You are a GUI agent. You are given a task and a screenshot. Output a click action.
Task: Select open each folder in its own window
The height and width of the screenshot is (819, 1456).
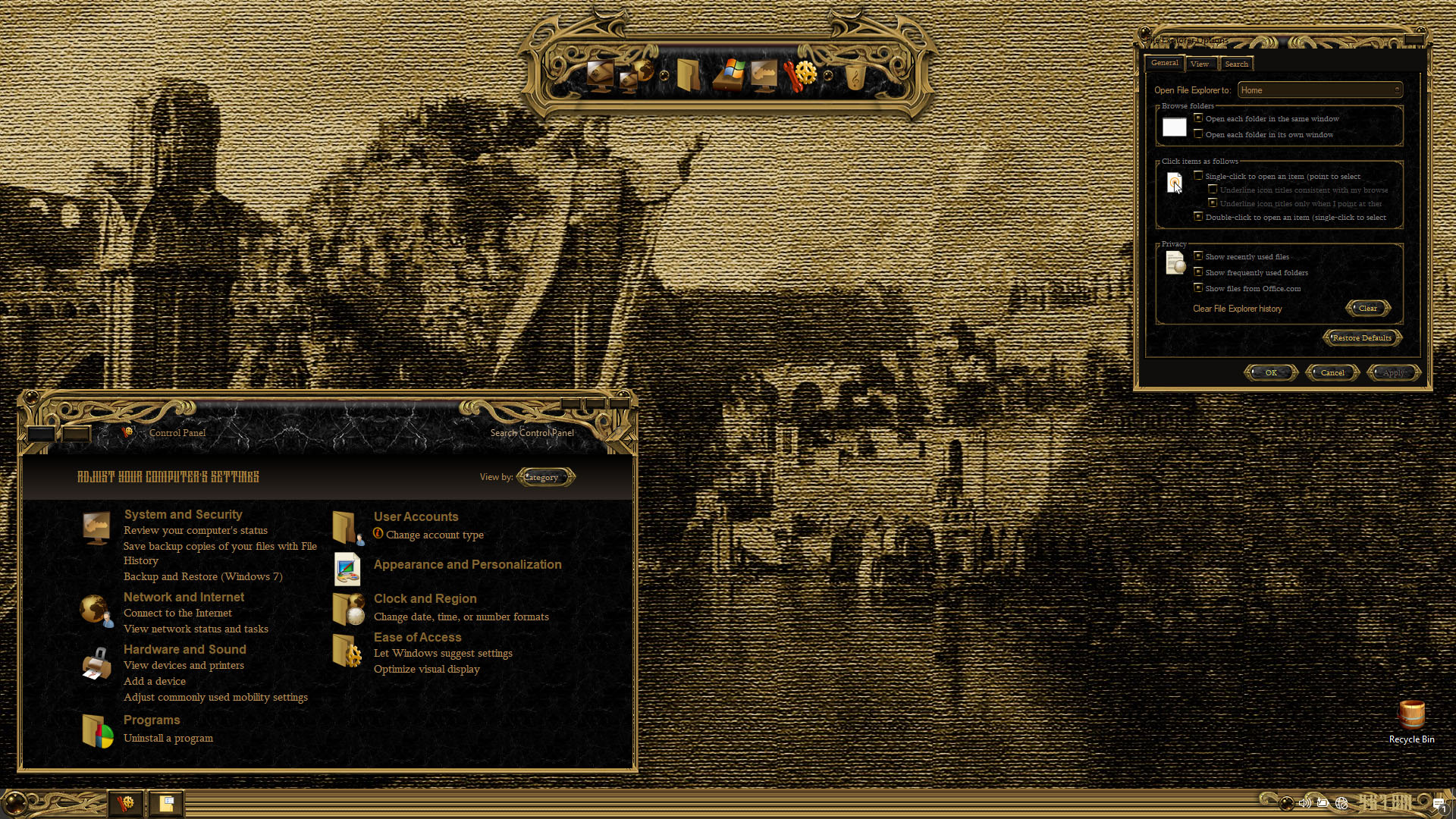(1198, 134)
